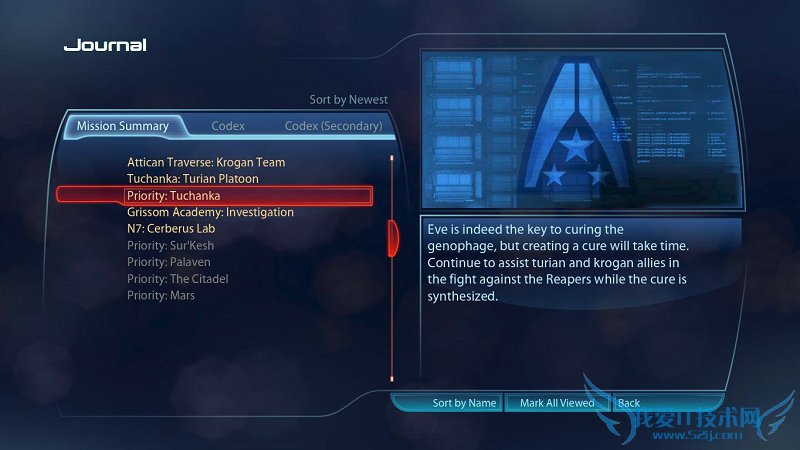800x450 pixels.
Task: Open the Codex (Secondary) tab
Action: tap(333, 127)
